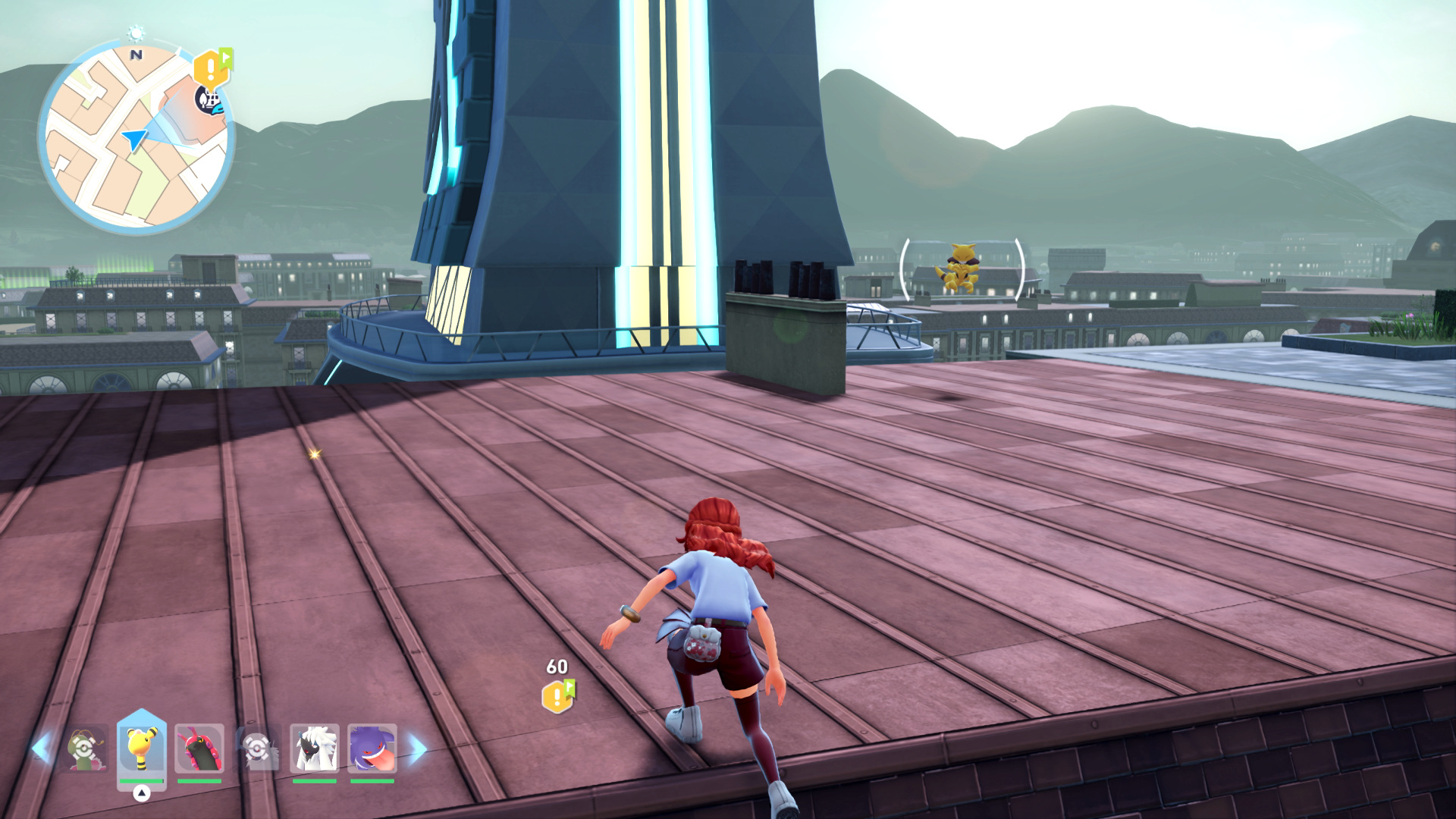1456x819 pixels.
Task: Select the yellow quest marker on minimap
Action: [210, 69]
